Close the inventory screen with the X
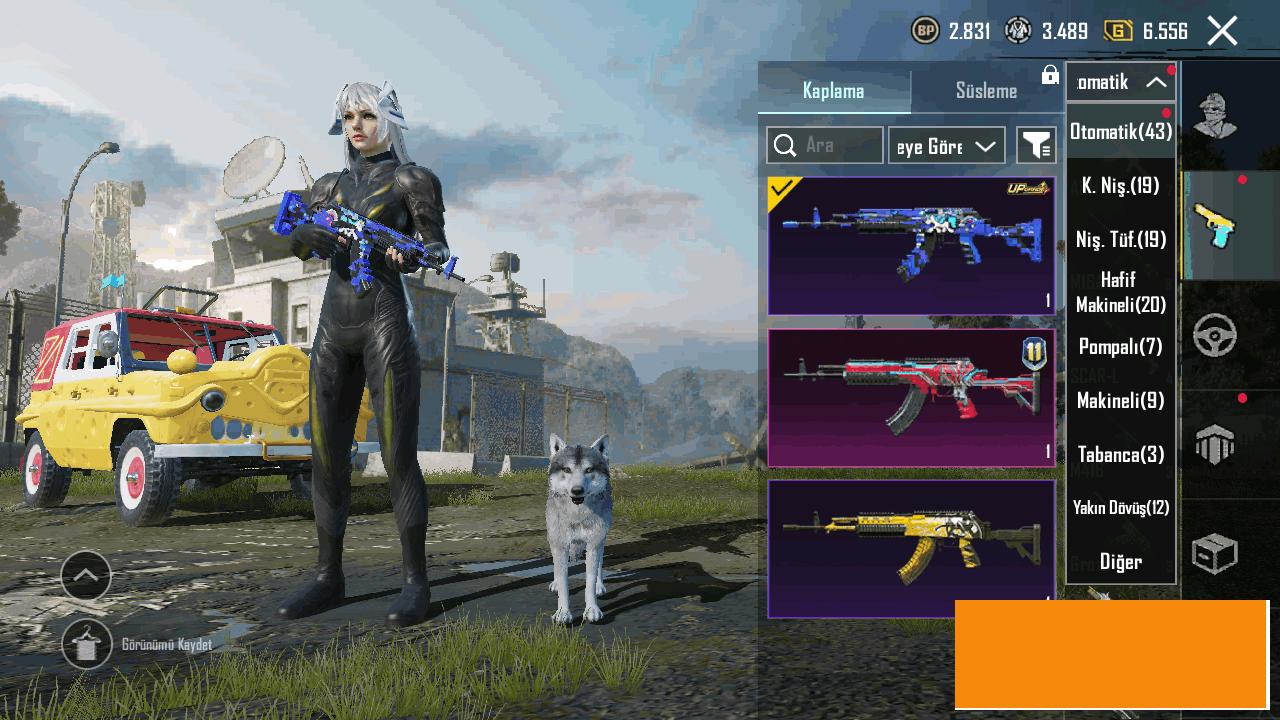 pyautogui.click(x=1222, y=31)
